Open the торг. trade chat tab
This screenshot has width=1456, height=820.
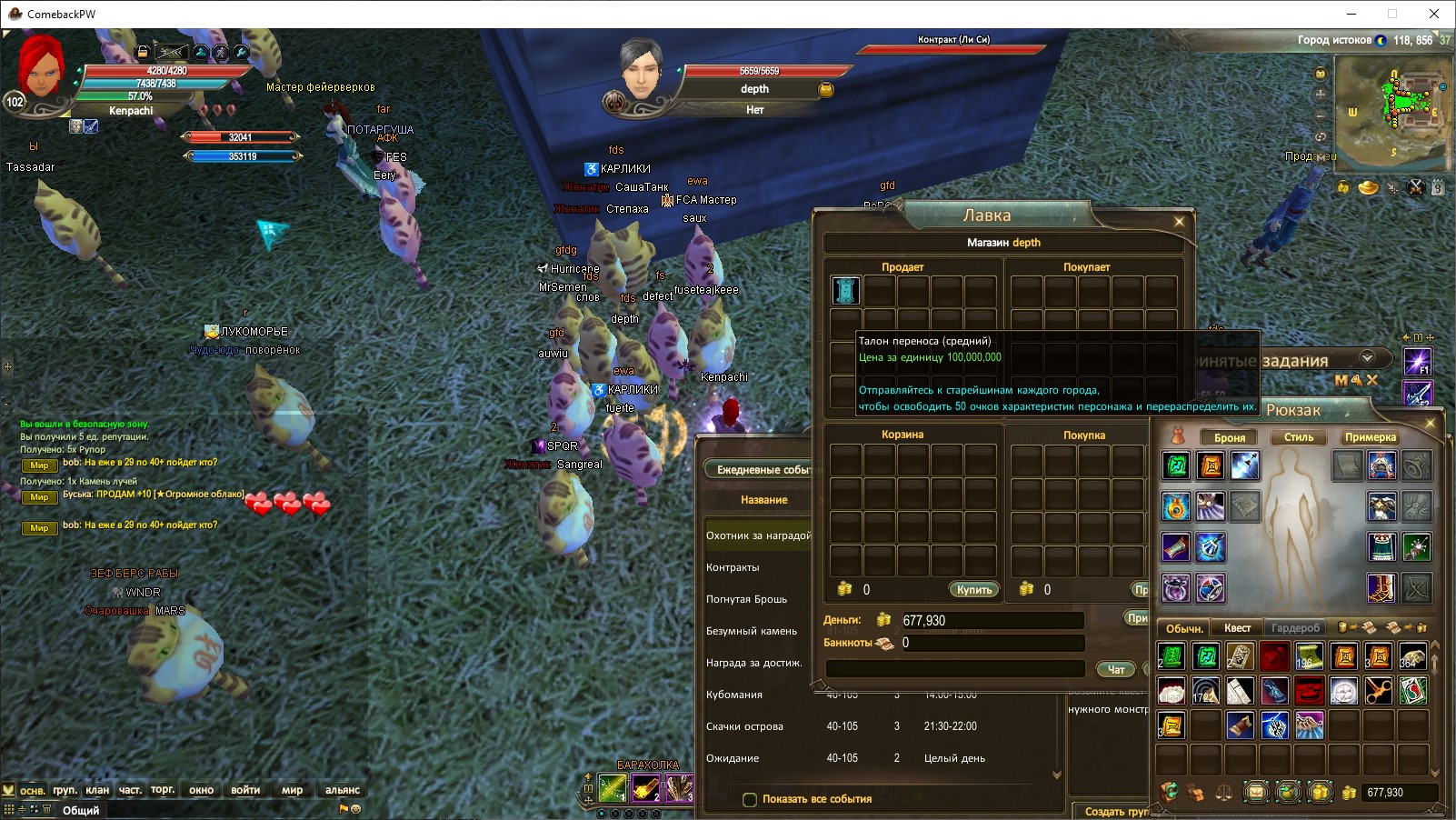tap(163, 790)
